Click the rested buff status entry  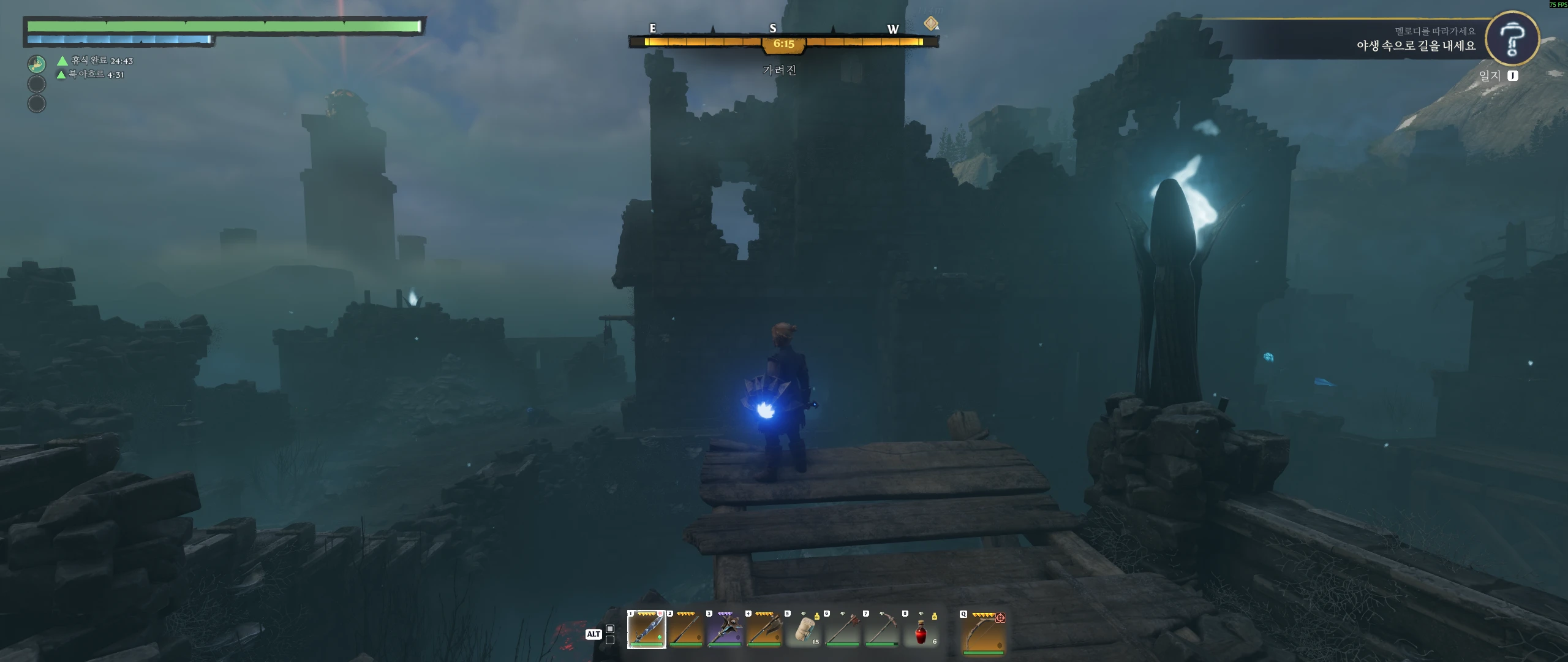coord(96,61)
